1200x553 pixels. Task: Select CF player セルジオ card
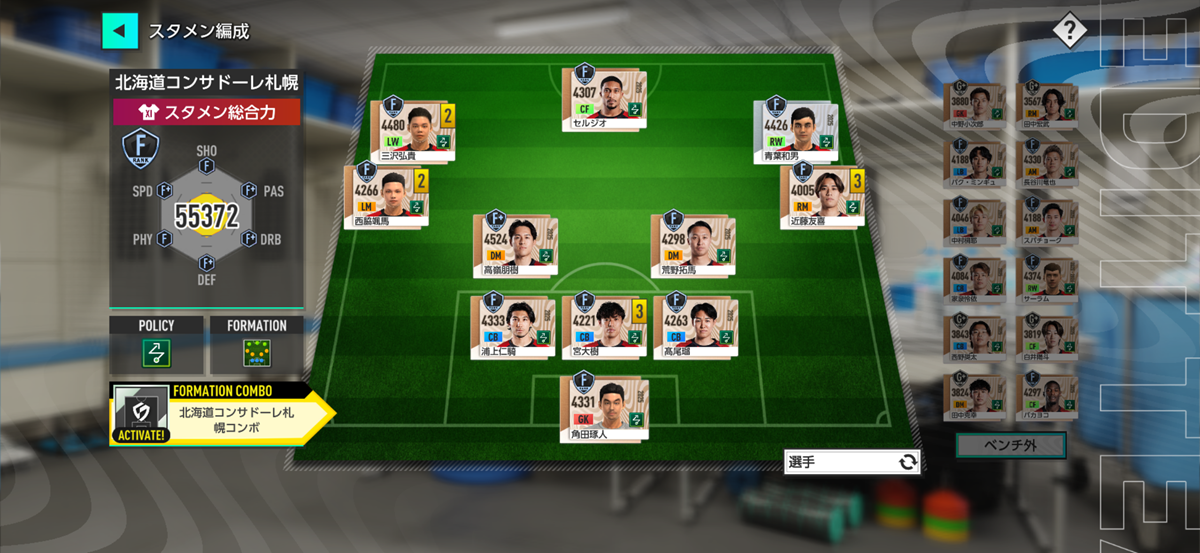[603, 98]
